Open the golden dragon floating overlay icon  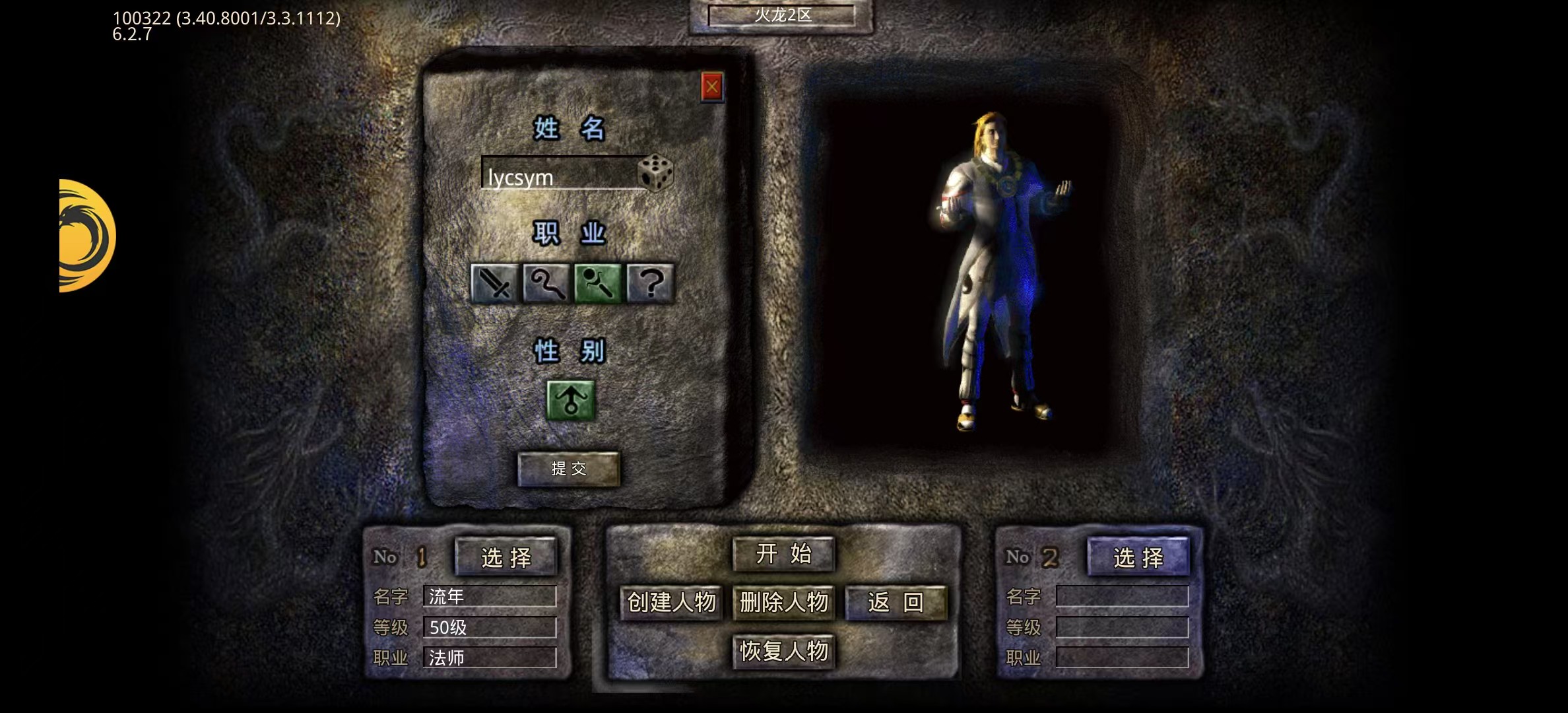85,236
